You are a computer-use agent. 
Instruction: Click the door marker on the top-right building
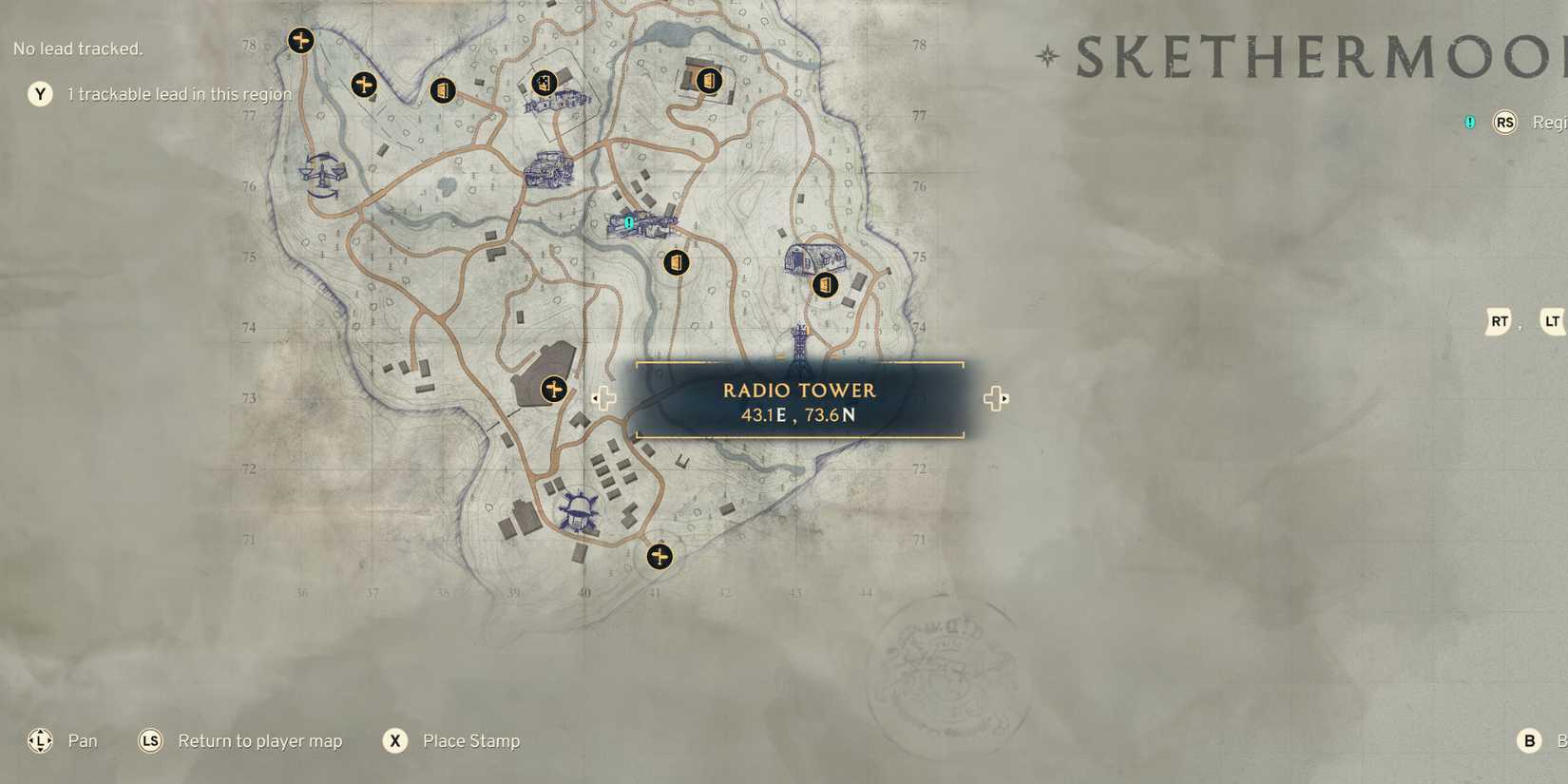point(708,82)
